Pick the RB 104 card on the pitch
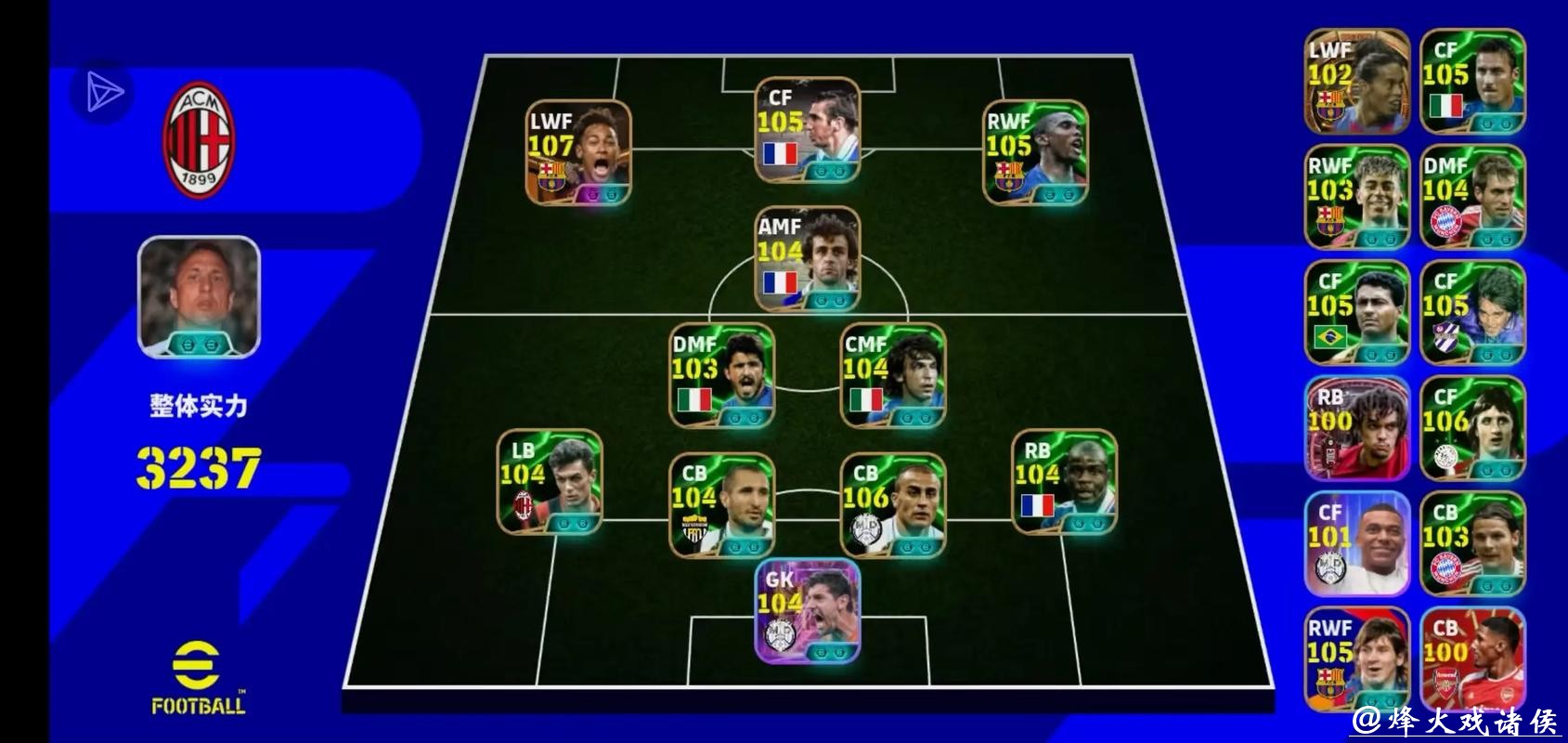The width and height of the screenshot is (1568, 743). 1064,481
